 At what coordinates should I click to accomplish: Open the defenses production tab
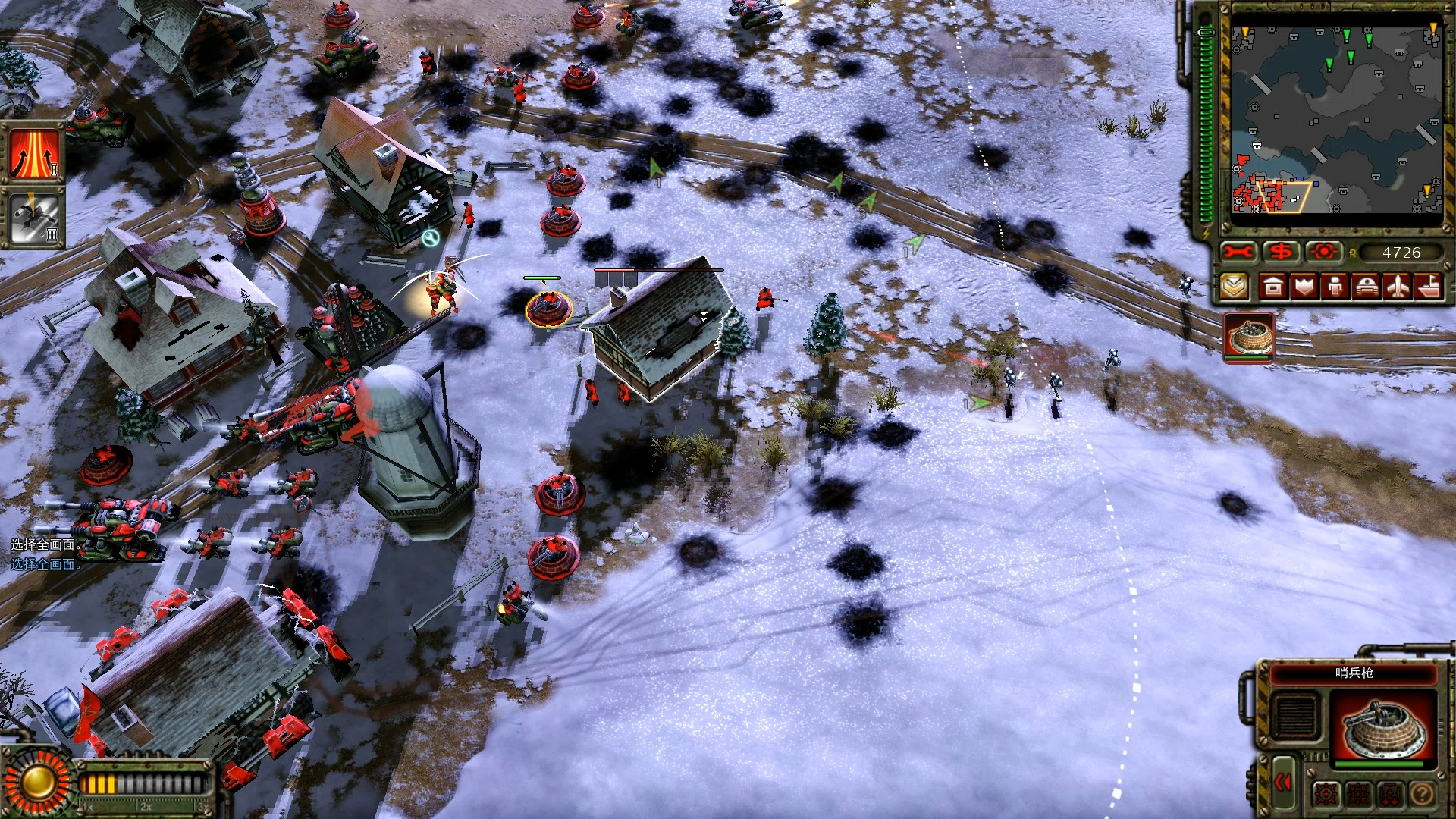[x=1304, y=287]
